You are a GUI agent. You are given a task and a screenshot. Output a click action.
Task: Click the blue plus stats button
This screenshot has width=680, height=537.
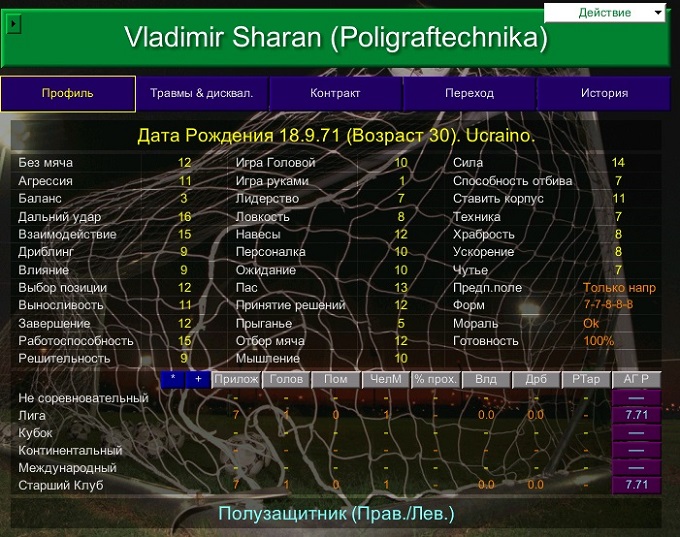[x=198, y=379]
